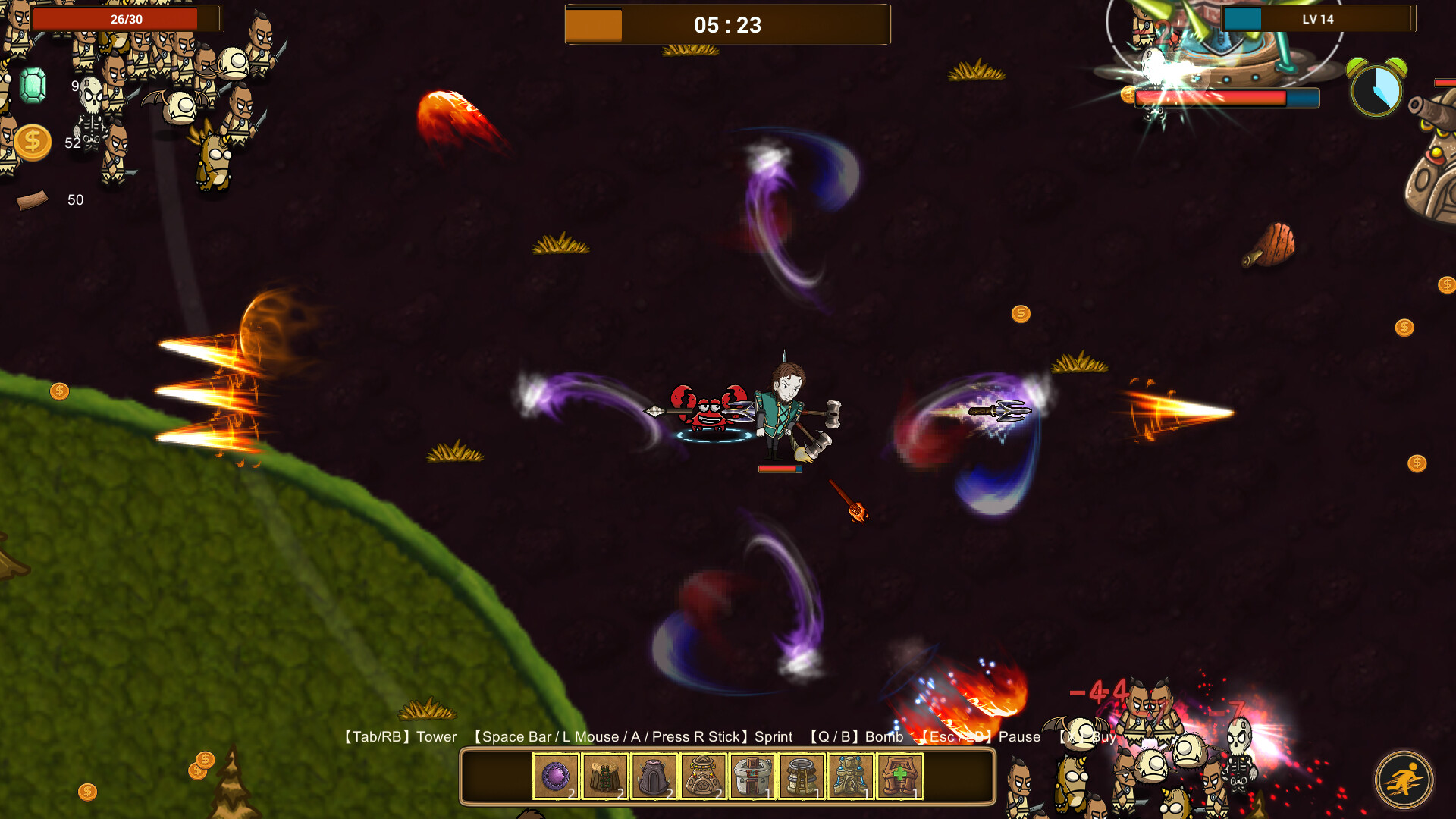Choose the wooden stump ladder tower

coord(605,777)
